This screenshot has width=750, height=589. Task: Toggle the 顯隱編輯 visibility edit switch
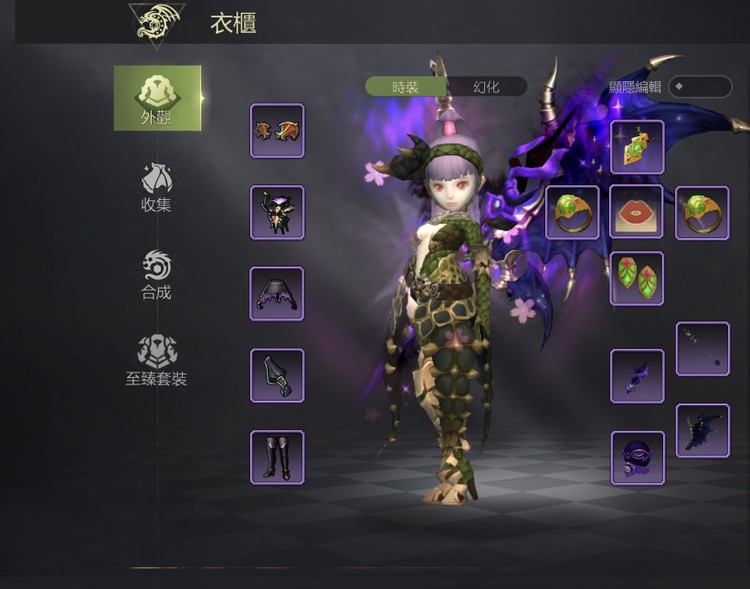click(x=699, y=87)
